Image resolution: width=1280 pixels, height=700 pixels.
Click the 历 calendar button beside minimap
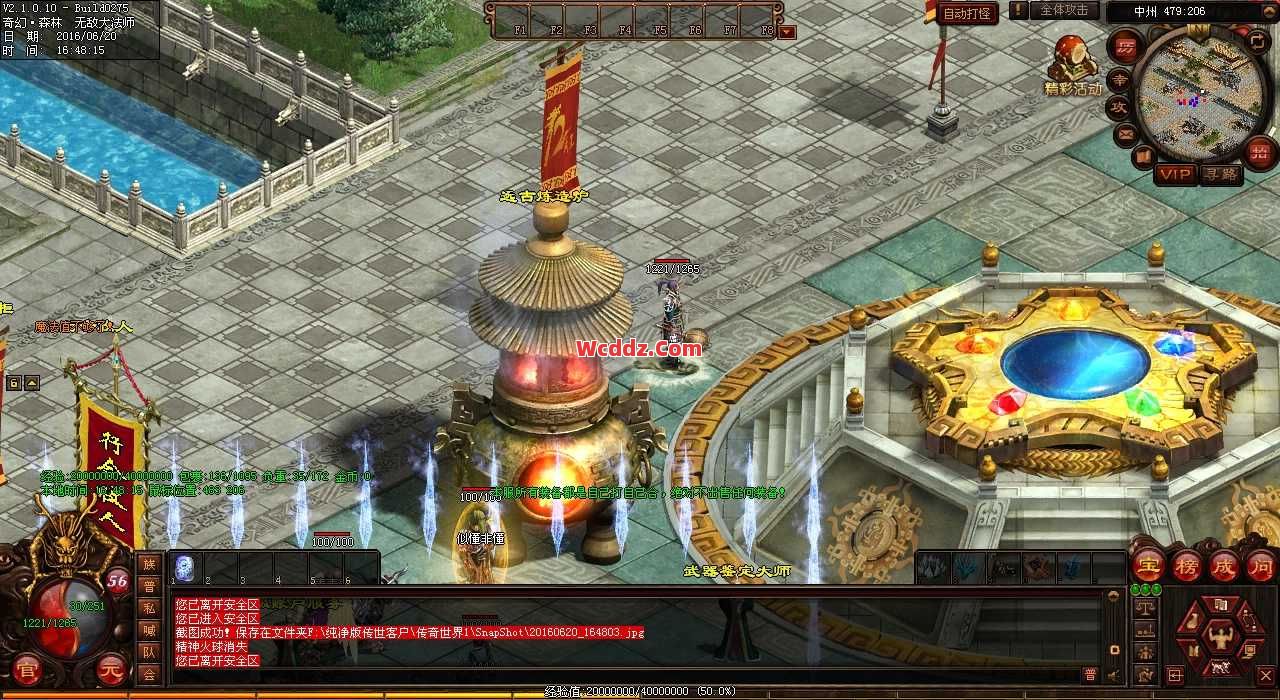tap(1125, 47)
